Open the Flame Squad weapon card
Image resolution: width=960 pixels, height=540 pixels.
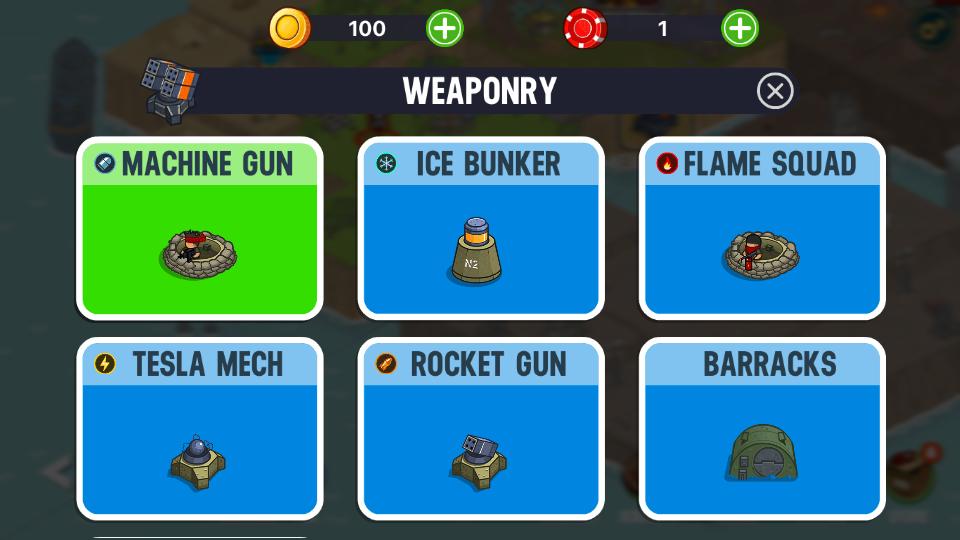tap(762, 230)
